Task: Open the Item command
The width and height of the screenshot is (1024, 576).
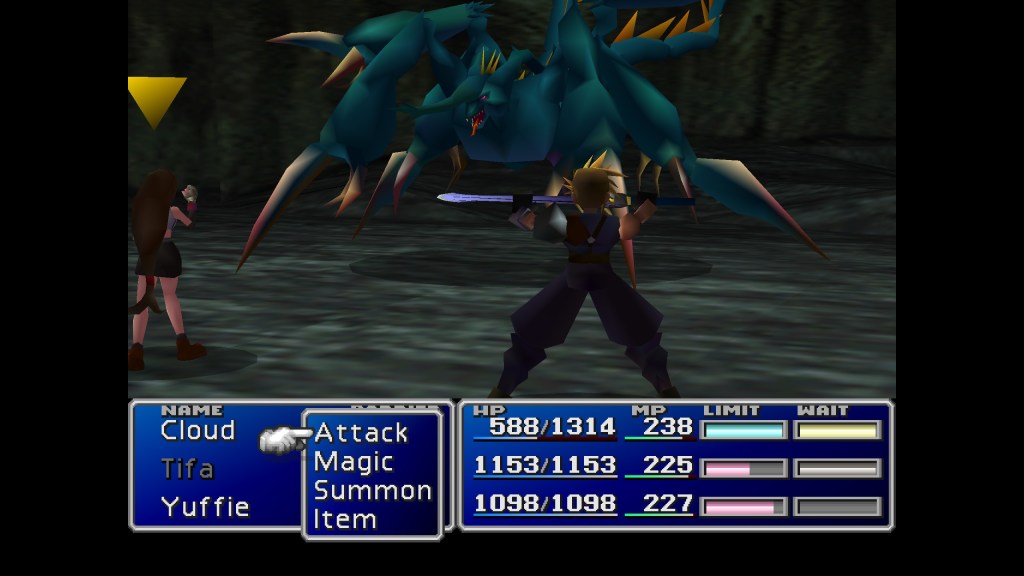Action: [x=345, y=520]
